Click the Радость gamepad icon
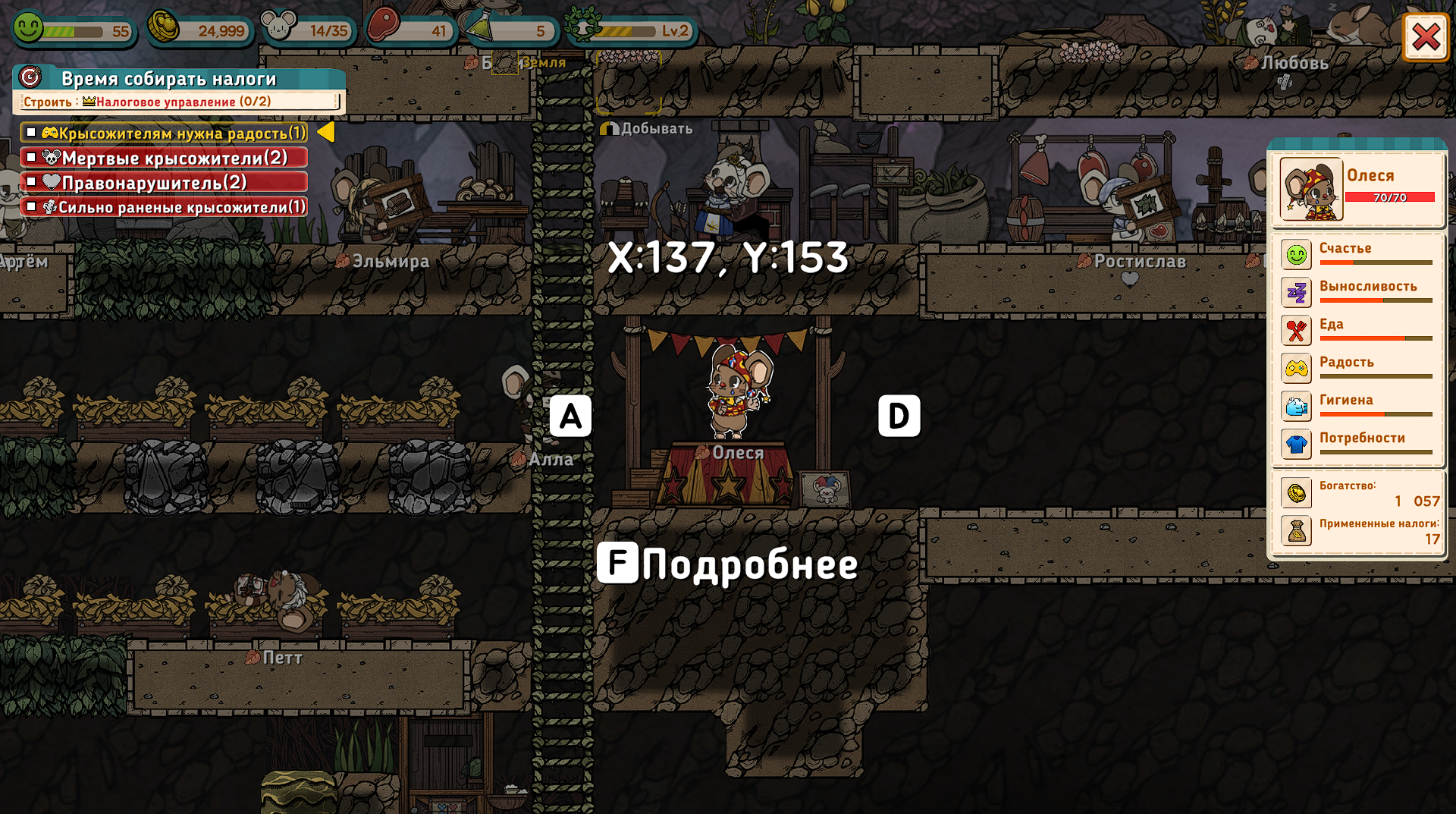The width and height of the screenshot is (1456, 814). point(1296,369)
